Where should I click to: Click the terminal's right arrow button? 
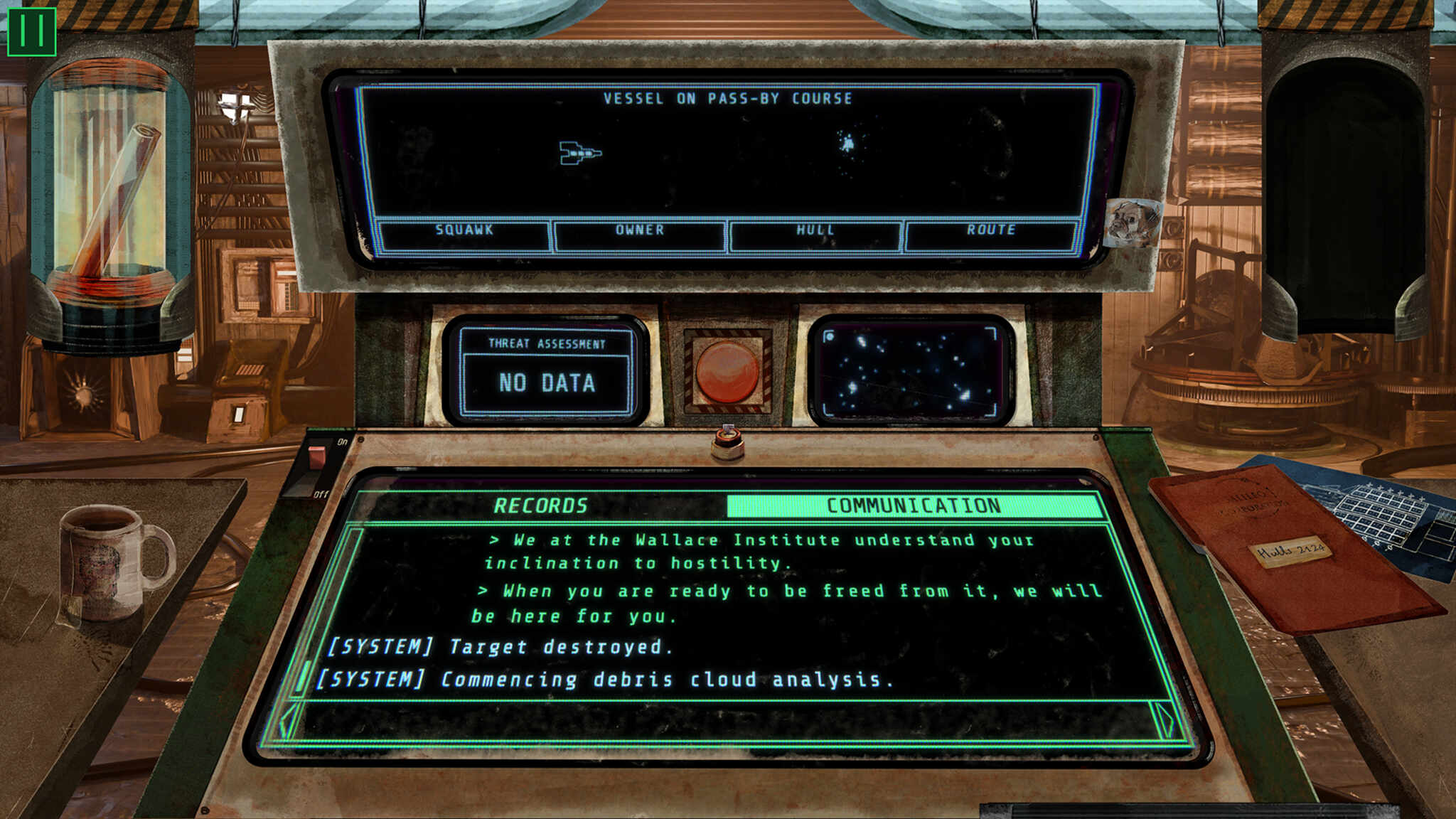[1165, 720]
